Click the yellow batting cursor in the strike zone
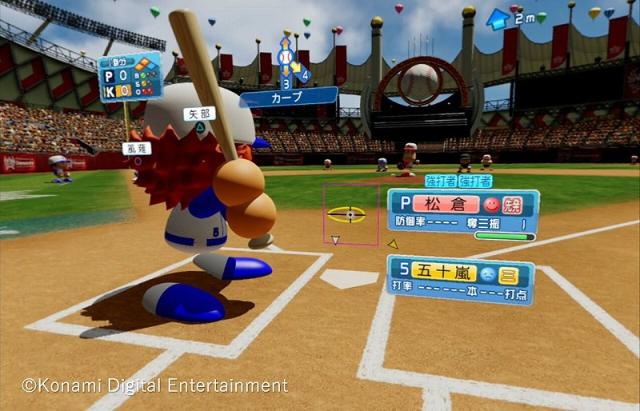The height and width of the screenshot is (411, 640). [347, 215]
